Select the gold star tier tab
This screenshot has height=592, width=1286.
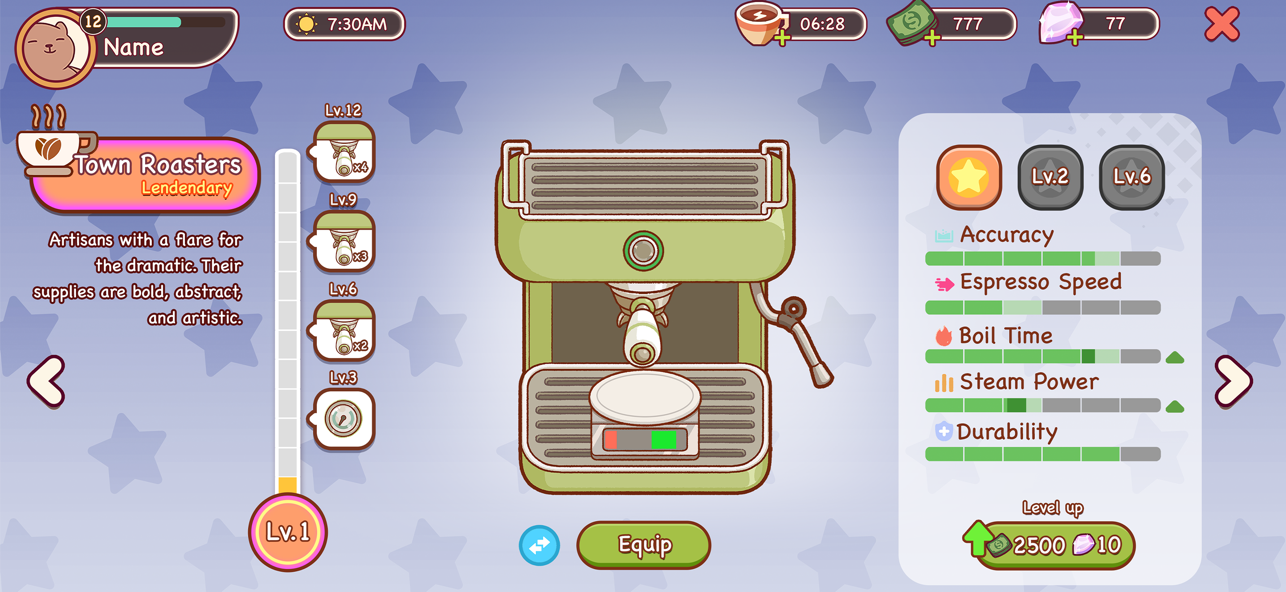pyautogui.click(x=969, y=178)
